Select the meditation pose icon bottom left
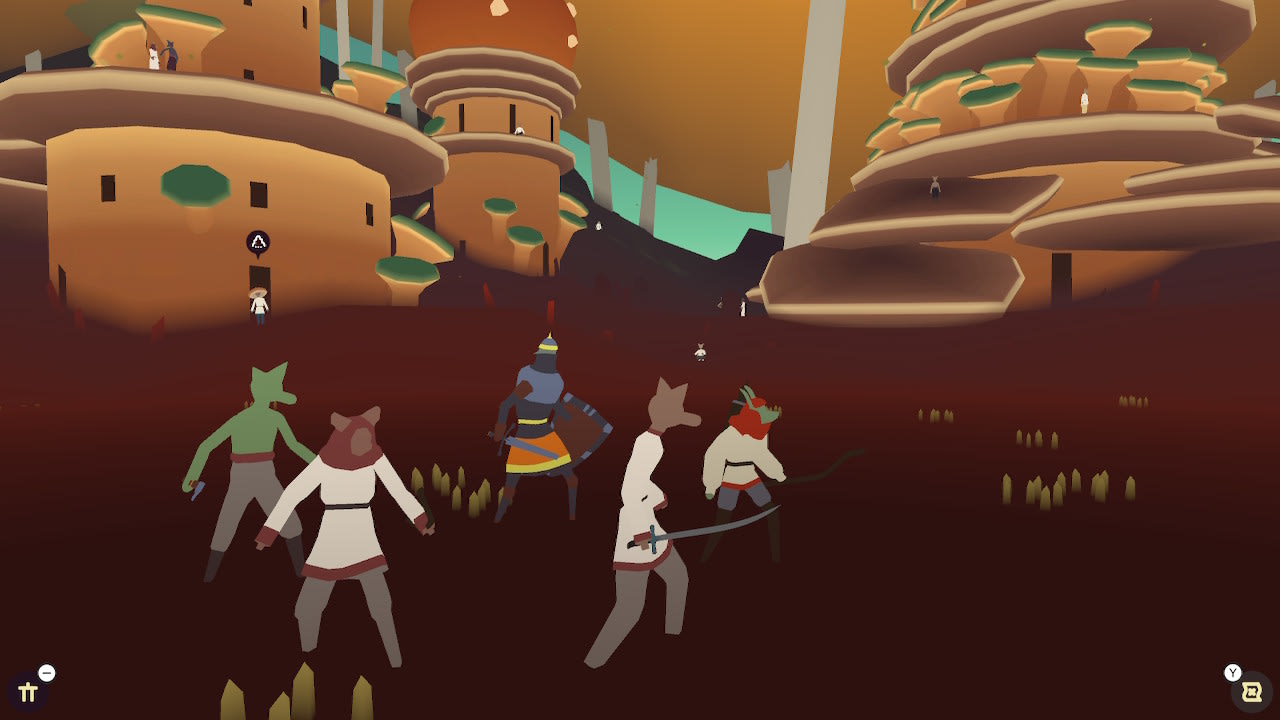This screenshot has height=720, width=1280. (30, 690)
